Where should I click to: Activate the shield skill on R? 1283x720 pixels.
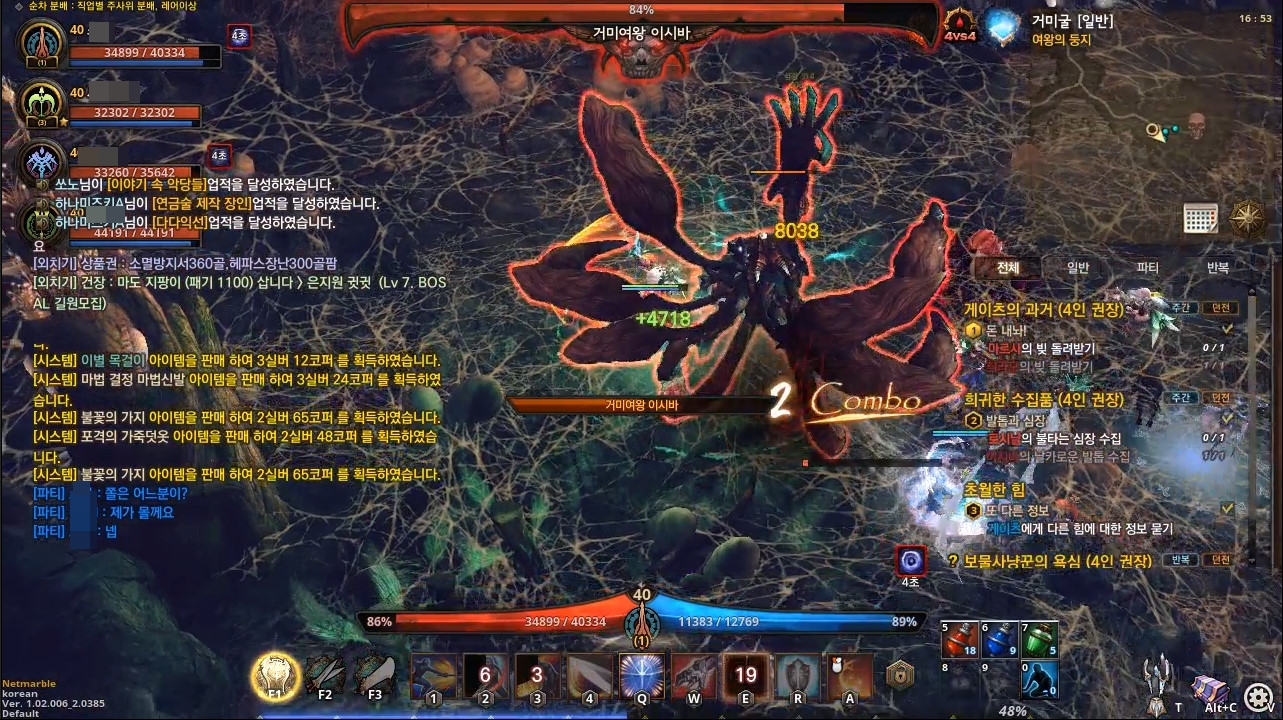click(798, 676)
